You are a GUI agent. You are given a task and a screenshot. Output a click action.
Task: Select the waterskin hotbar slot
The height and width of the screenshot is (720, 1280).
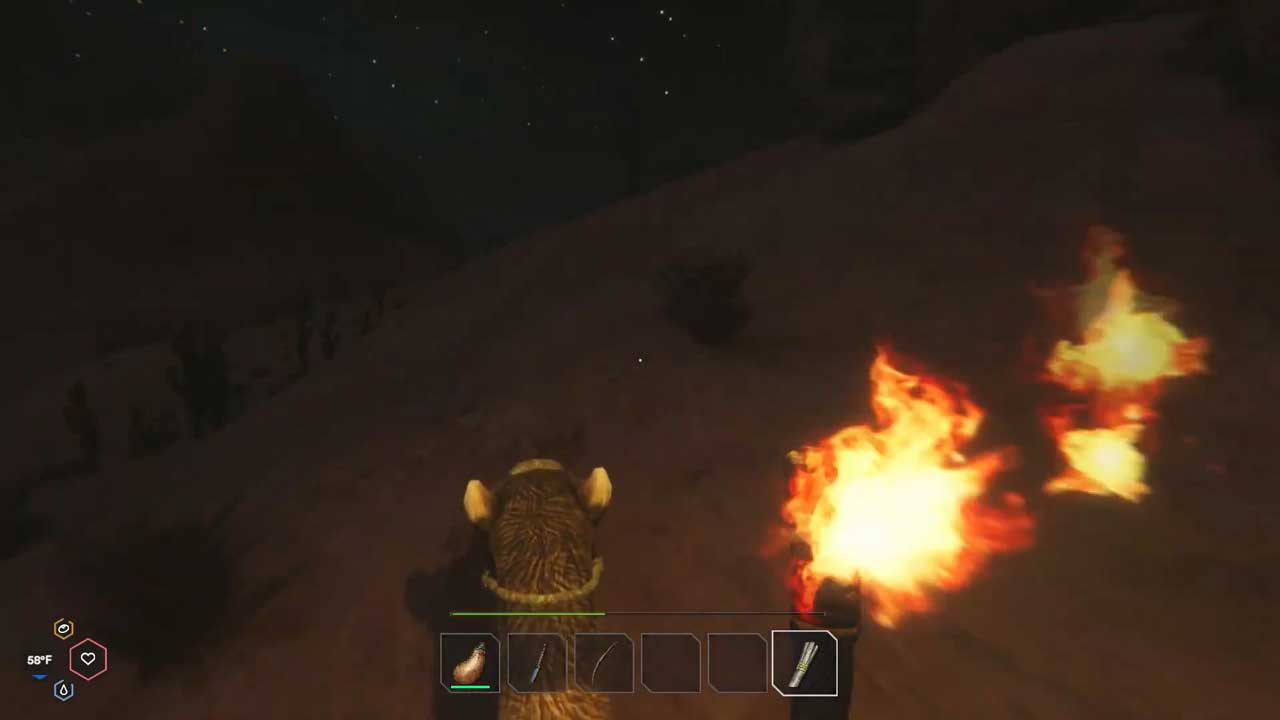point(470,662)
